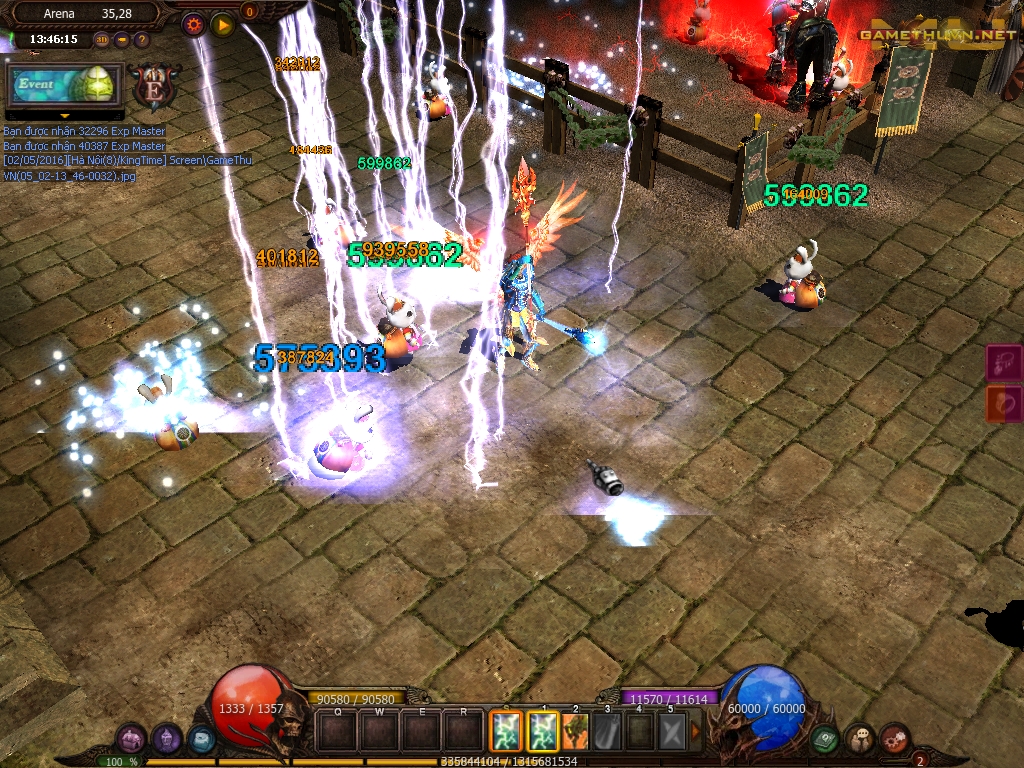
Task: Open the green quest book icon
Action: [x=825, y=740]
